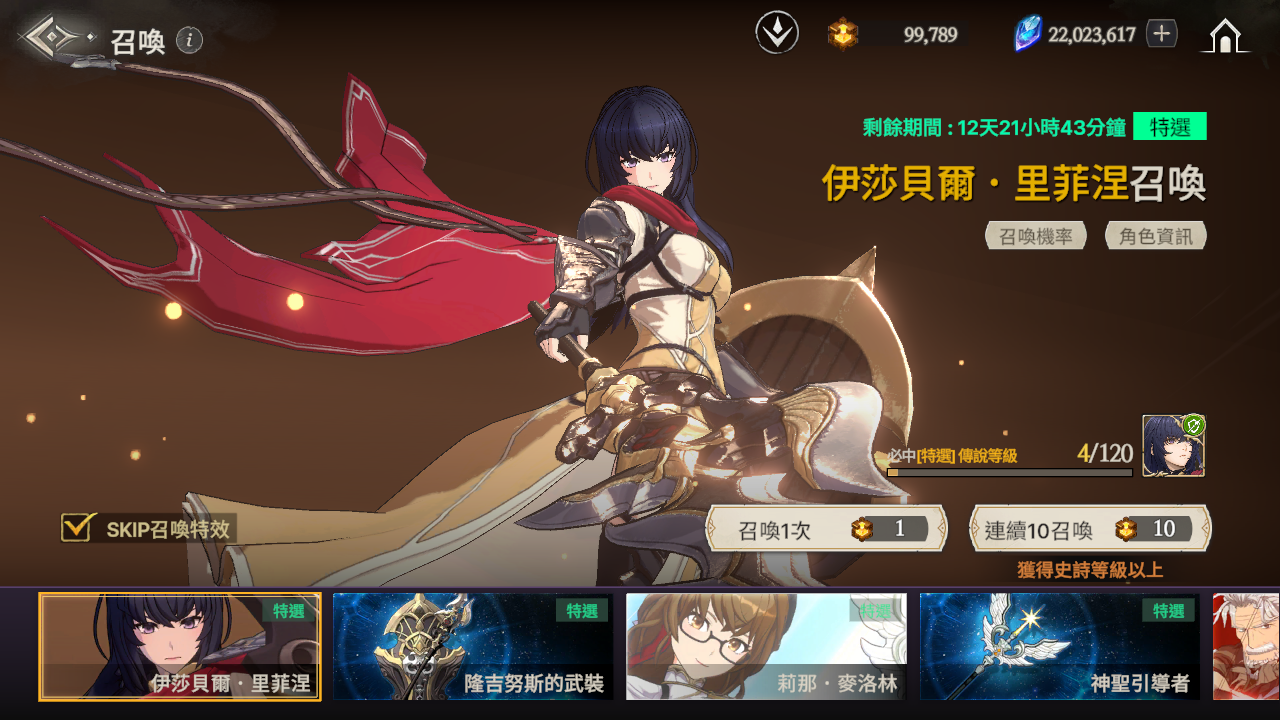Select the white-bearded man banner
Image resolution: width=1280 pixels, height=720 pixels.
click(1246, 646)
